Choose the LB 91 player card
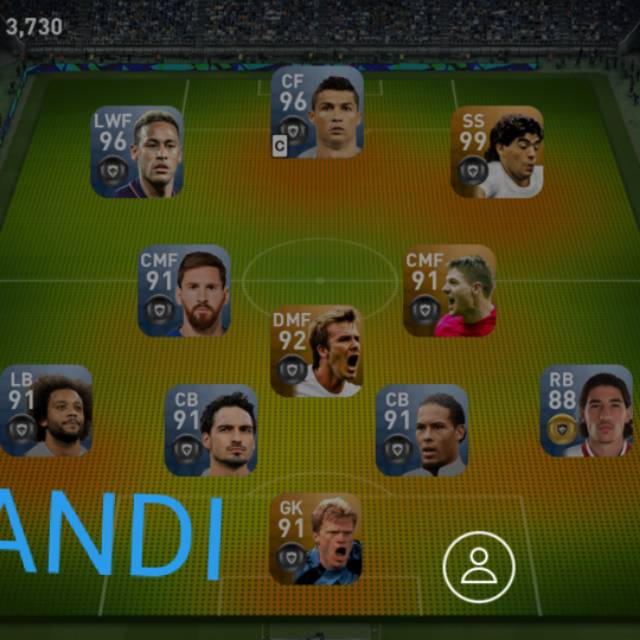Image resolution: width=640 pixels, height=640 pixels. tap(47, 411)
